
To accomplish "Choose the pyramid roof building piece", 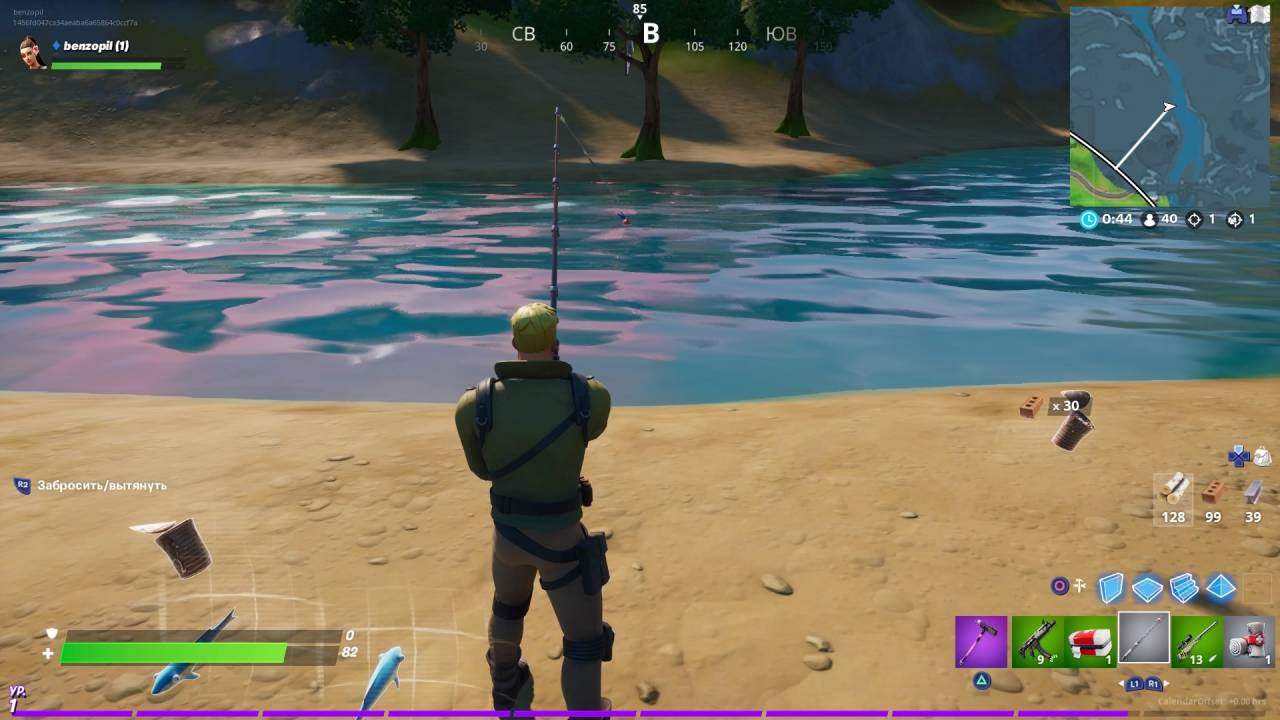I will click(x=1221, y=587).
